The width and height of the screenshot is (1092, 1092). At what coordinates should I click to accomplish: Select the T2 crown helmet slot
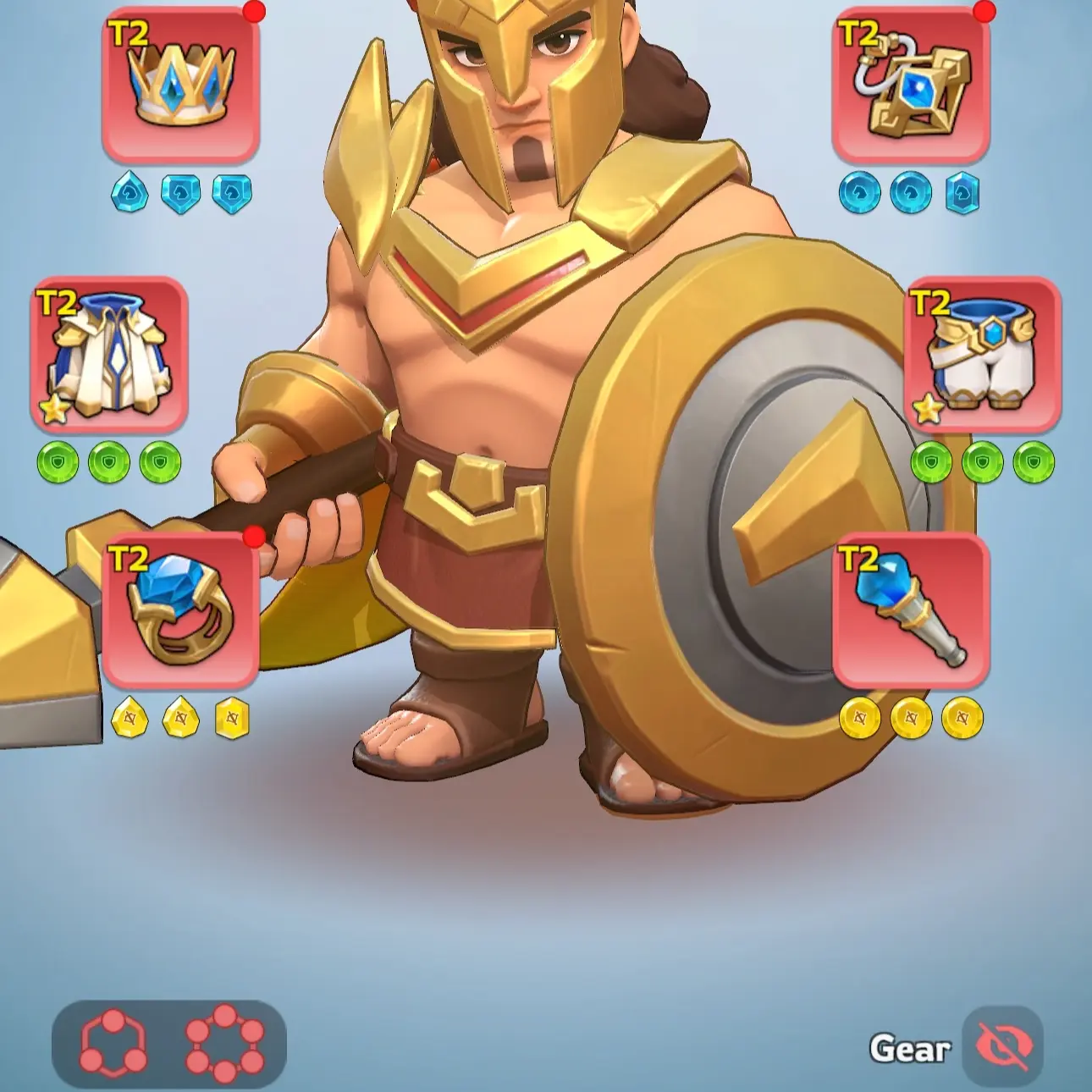(x=180, y=85)
